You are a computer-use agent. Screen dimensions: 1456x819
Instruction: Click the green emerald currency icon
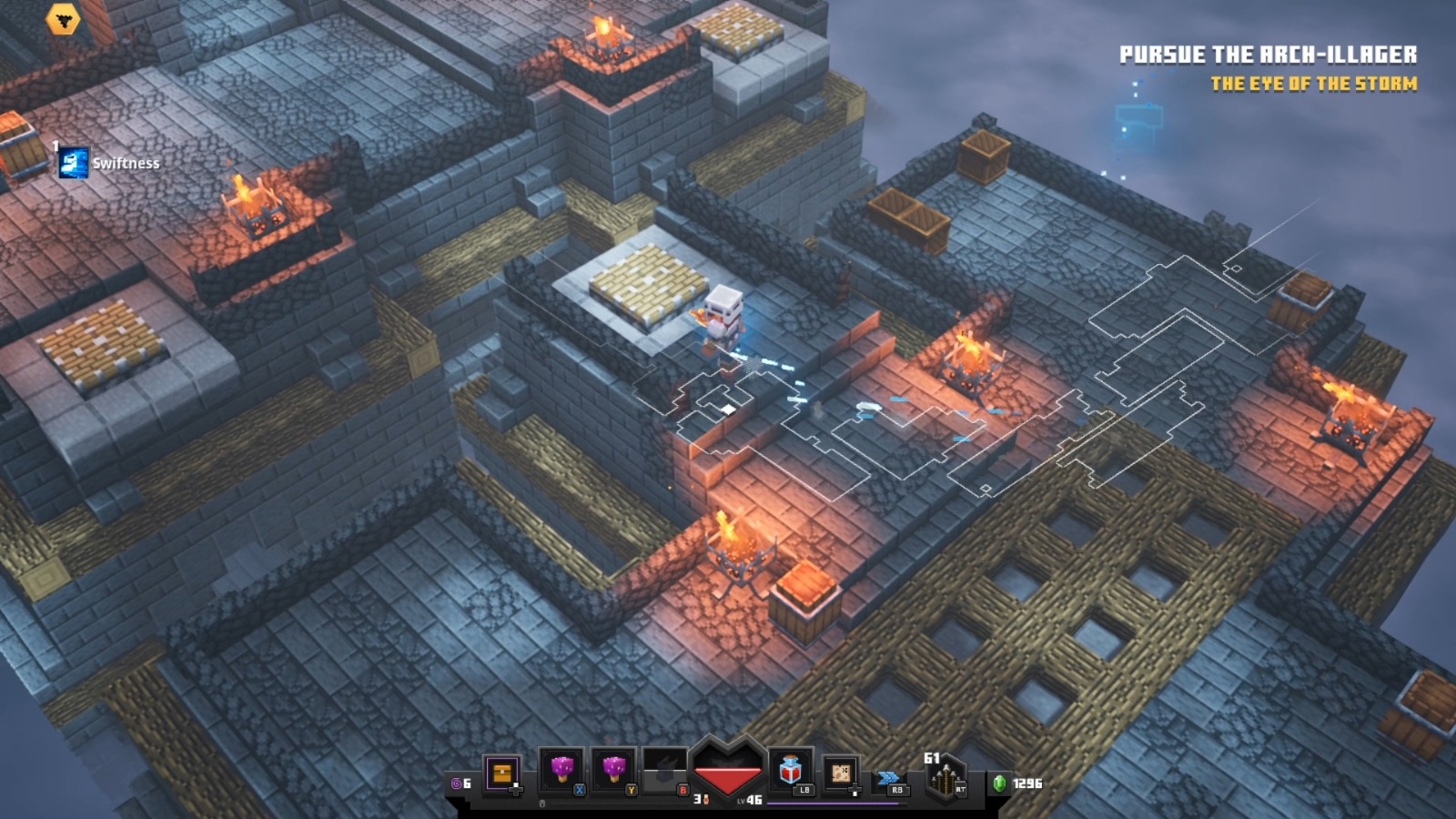tap(999, 783)
